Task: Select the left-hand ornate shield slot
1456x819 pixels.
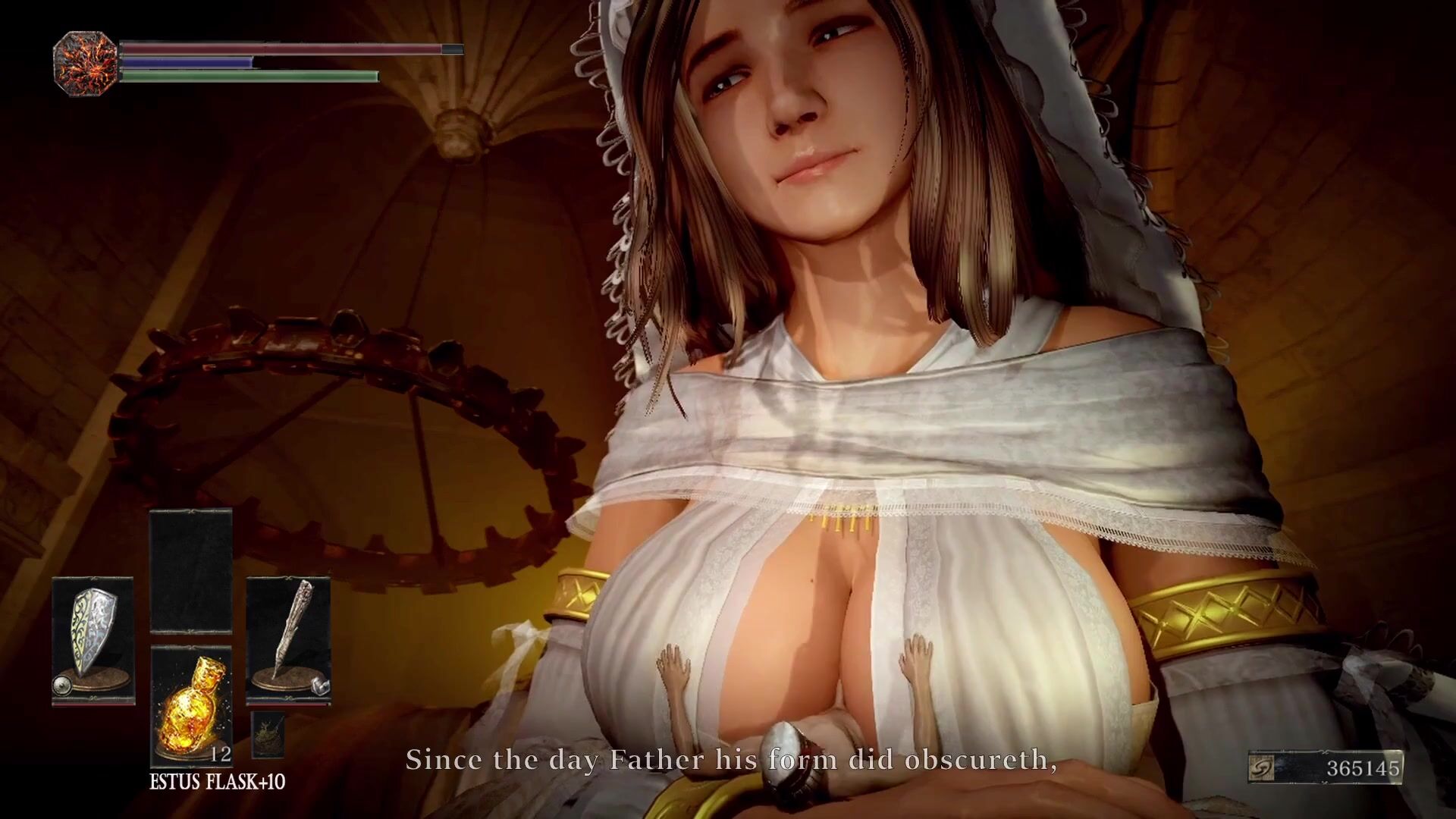Action: tap(93, 641)
